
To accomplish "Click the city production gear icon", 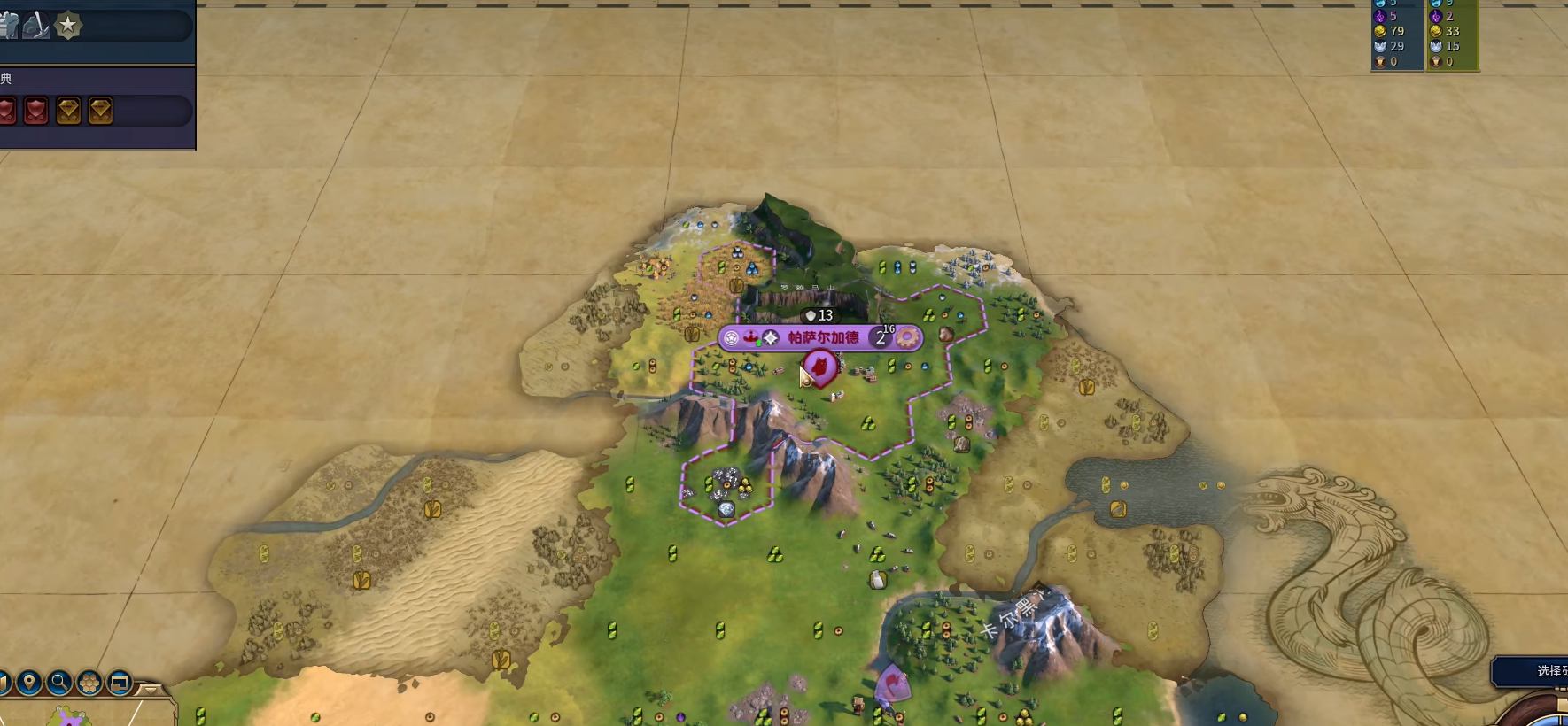I will click(x=907, y=337).
